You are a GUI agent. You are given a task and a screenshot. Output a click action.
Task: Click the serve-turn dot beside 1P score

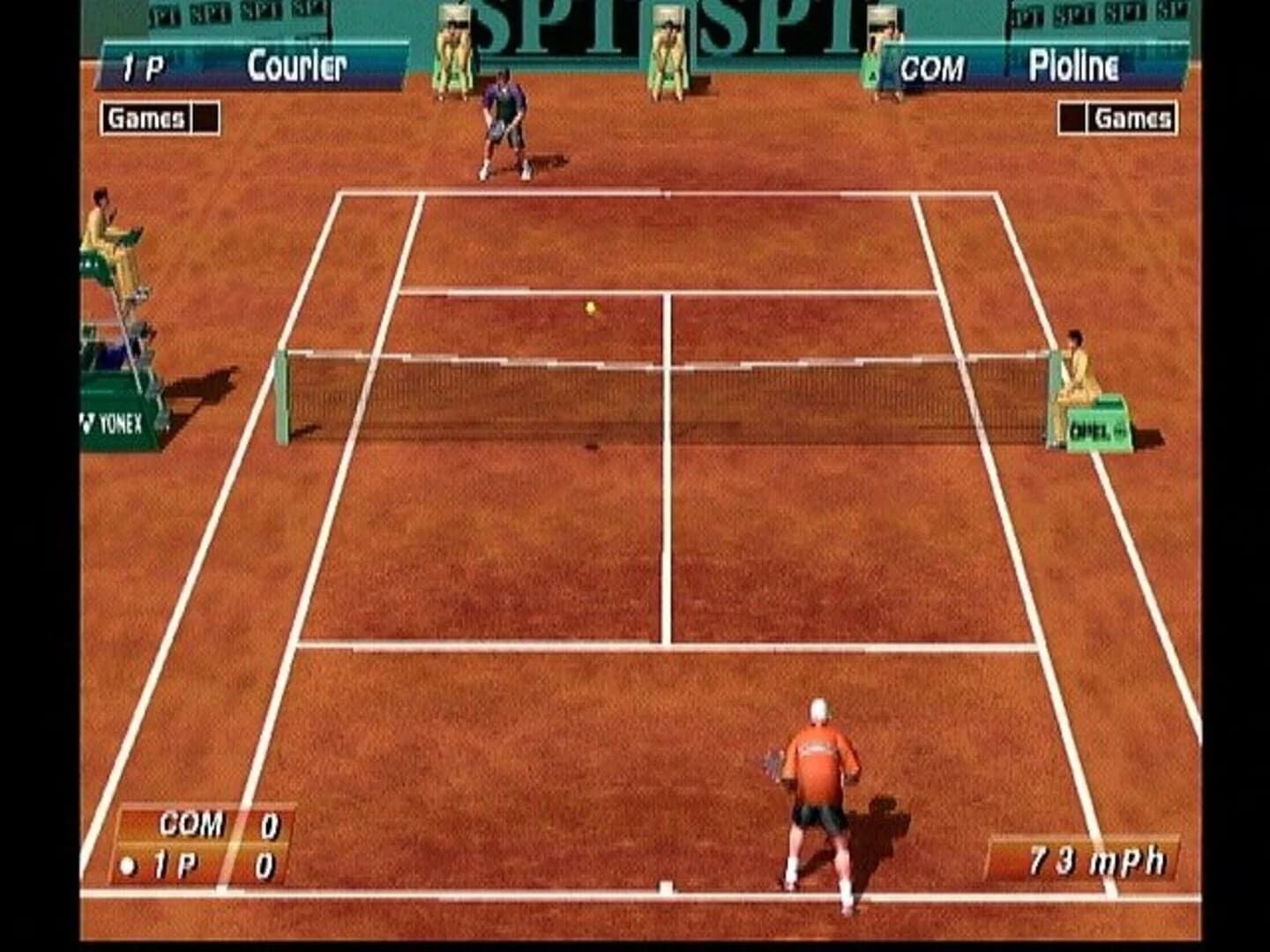[125, 865]
